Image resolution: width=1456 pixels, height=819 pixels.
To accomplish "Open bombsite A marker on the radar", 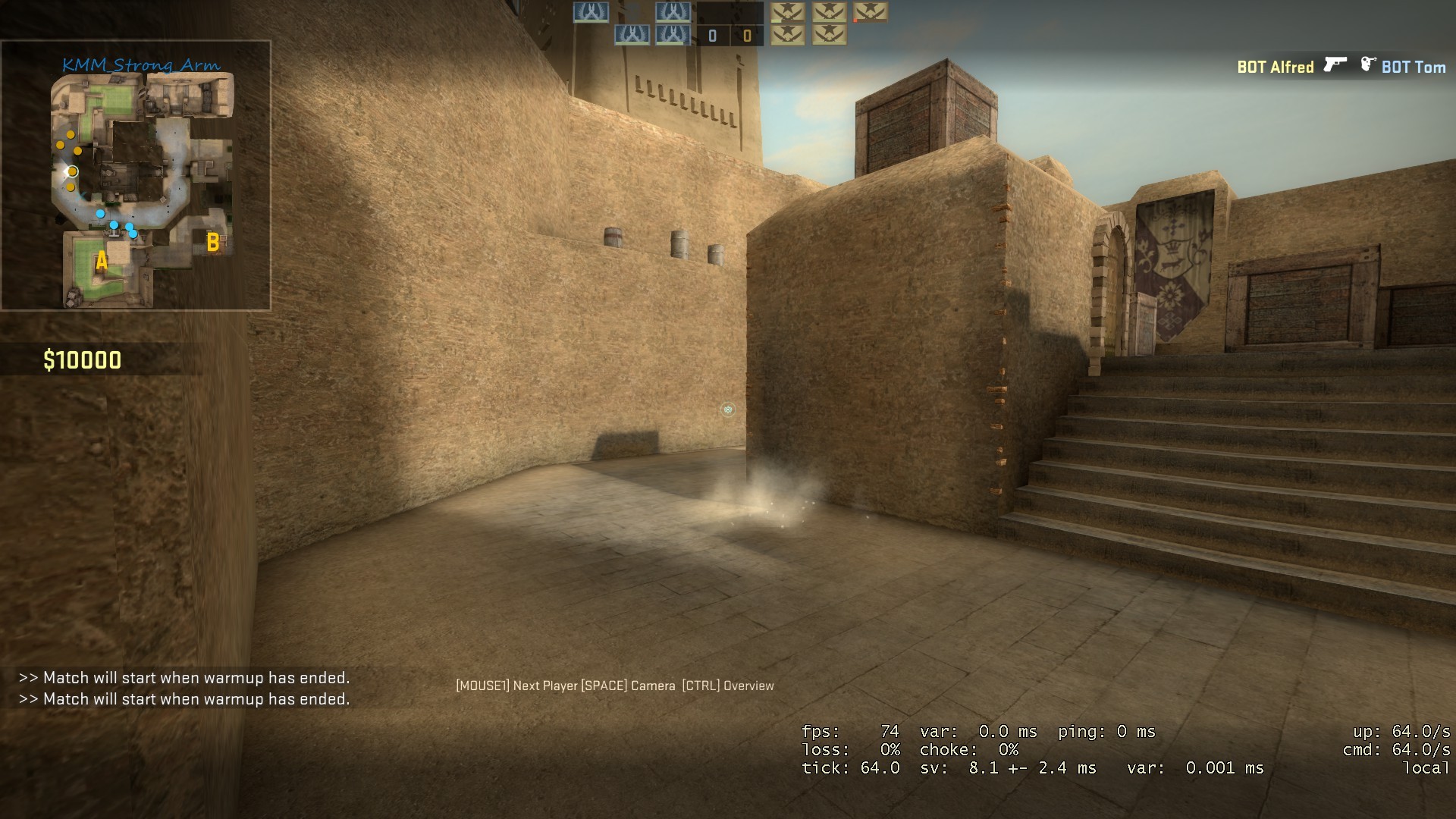I will pos(101,262).
